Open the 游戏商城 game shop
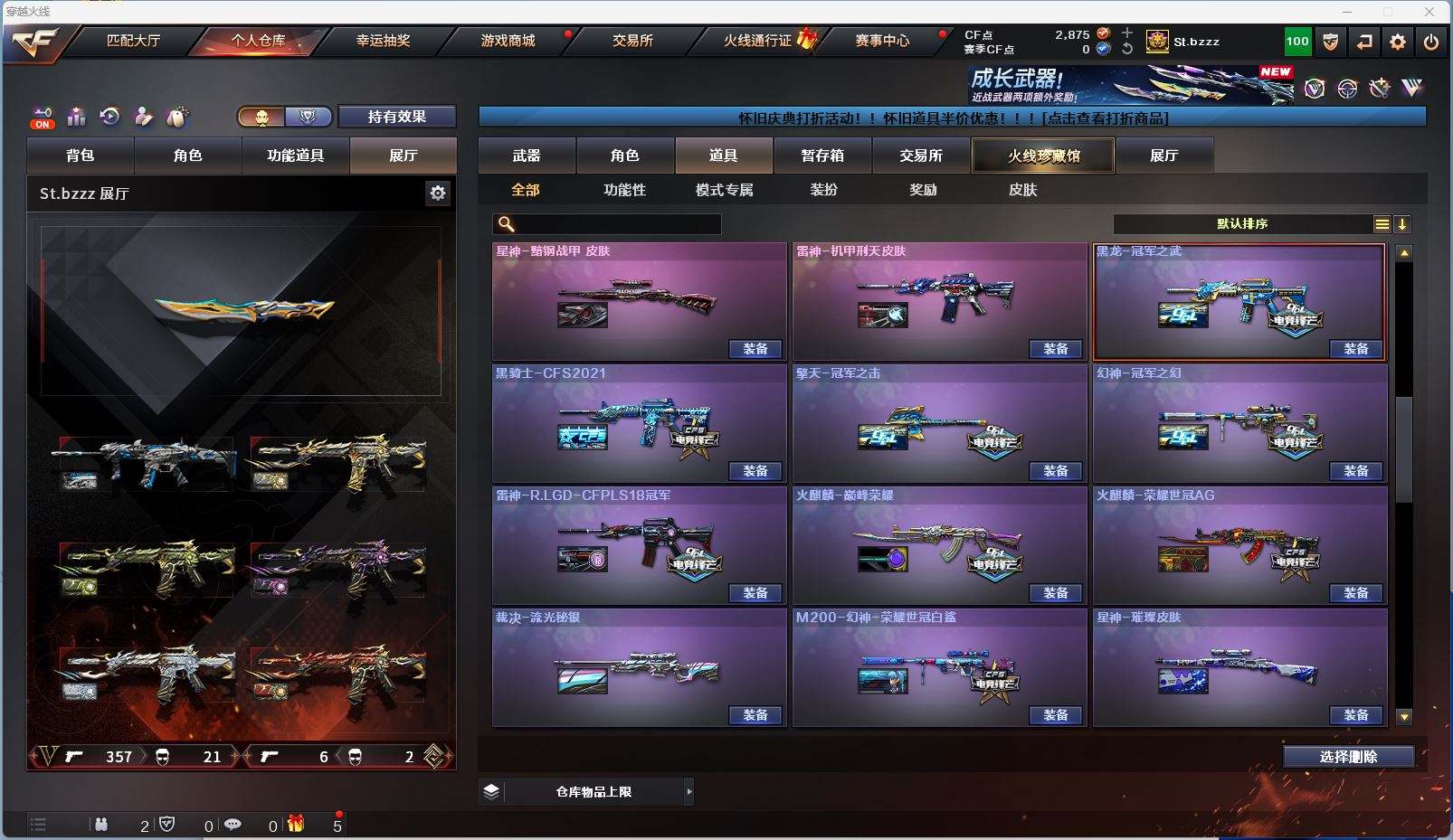Image resolution: width=1453 pixels, height=840 pixels. pos(508,41)
